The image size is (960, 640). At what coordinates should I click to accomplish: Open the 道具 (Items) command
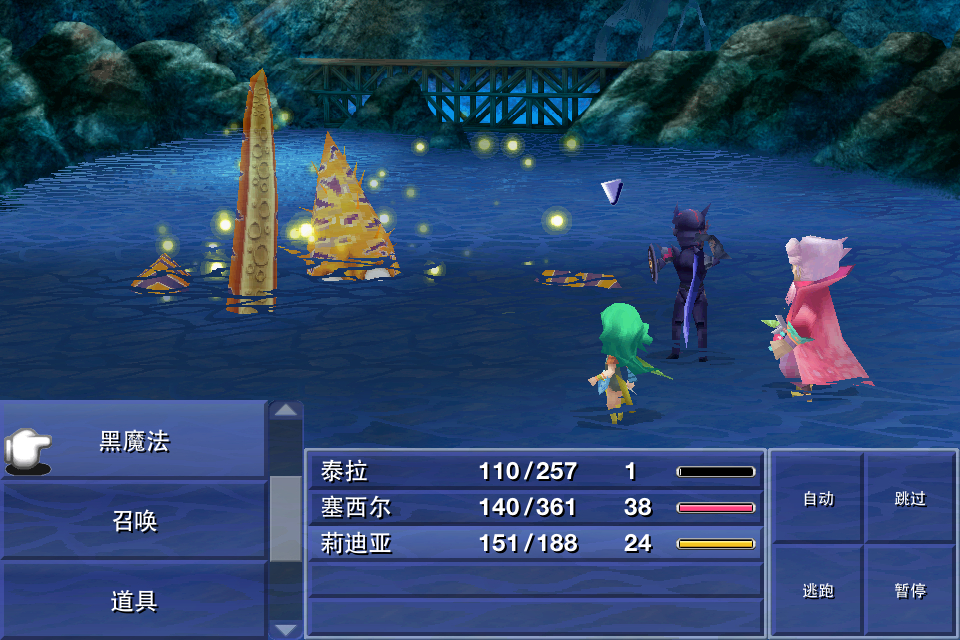point(134,601)
